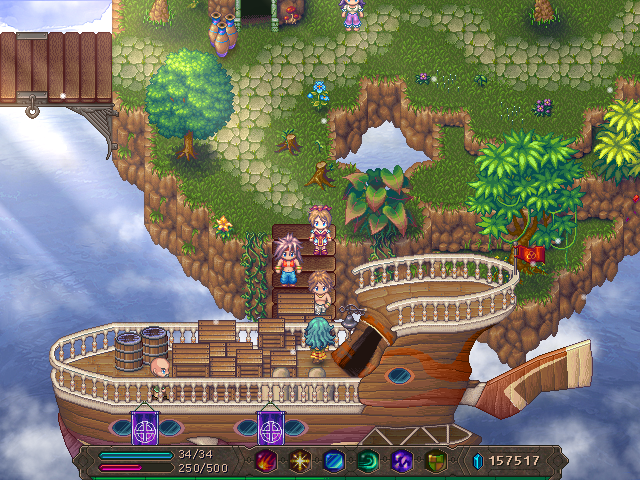The height and width of the screenshot is (480, 640).
Task: Trigger the green wind swirl skill
Action: point(367,461)
